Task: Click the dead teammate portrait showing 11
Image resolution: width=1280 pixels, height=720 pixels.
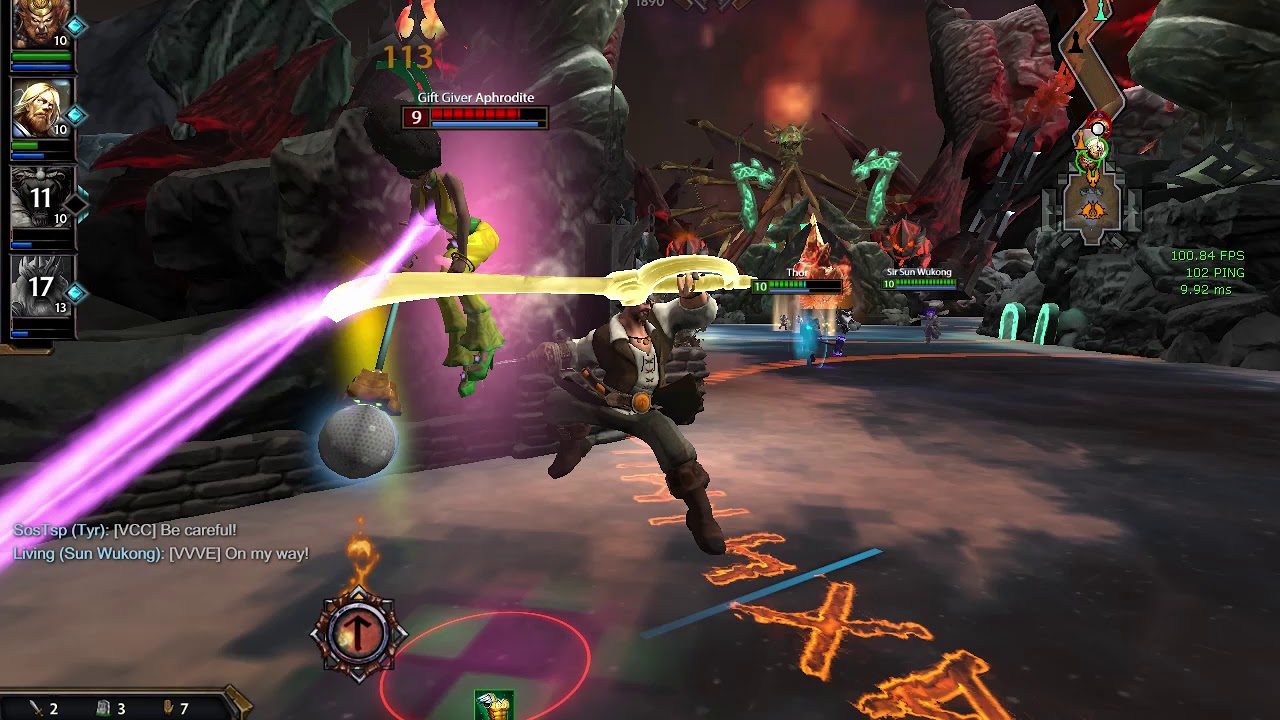Action: (x=41, y=196)
